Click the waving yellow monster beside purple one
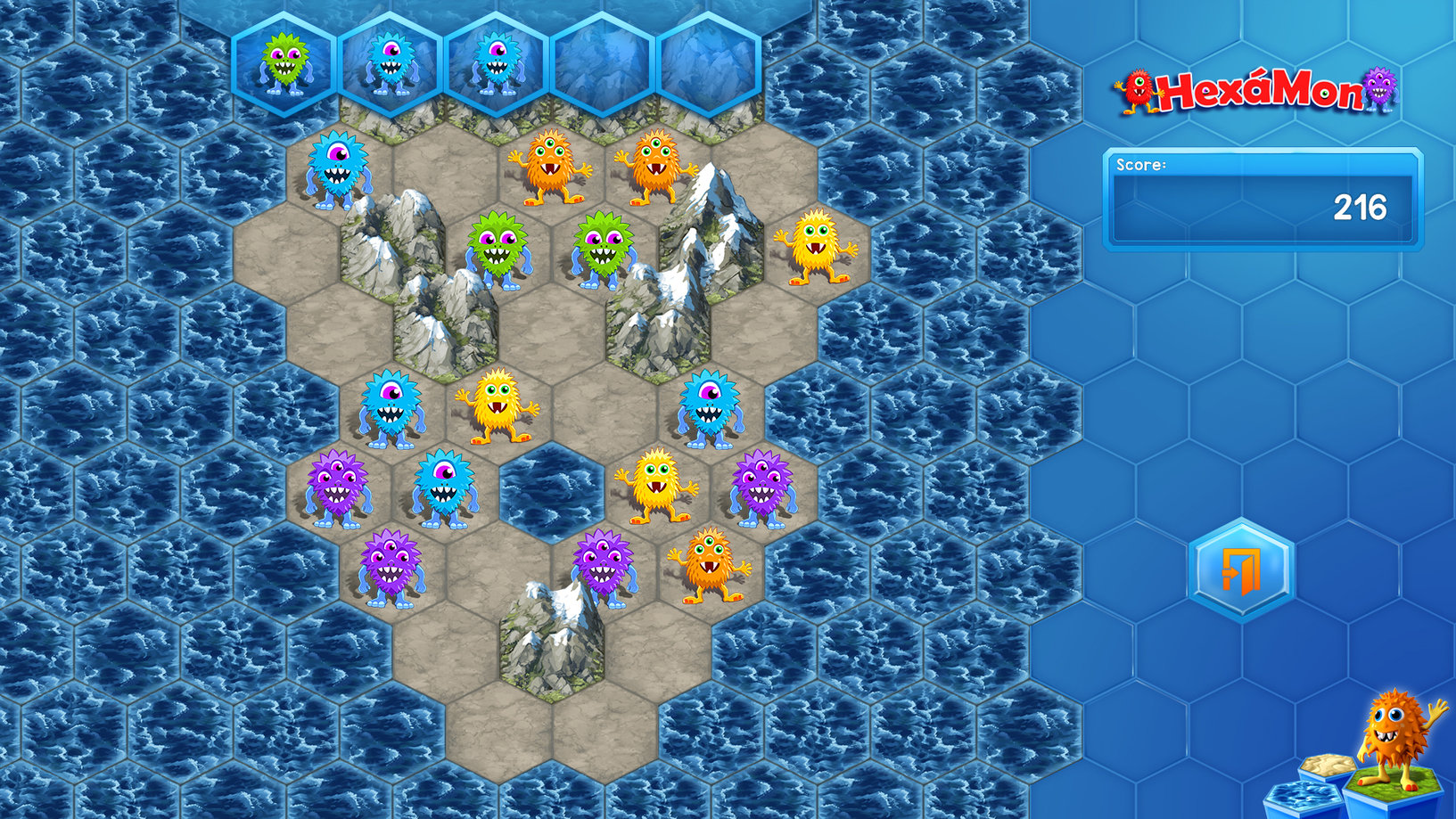 tap(656, 486)
